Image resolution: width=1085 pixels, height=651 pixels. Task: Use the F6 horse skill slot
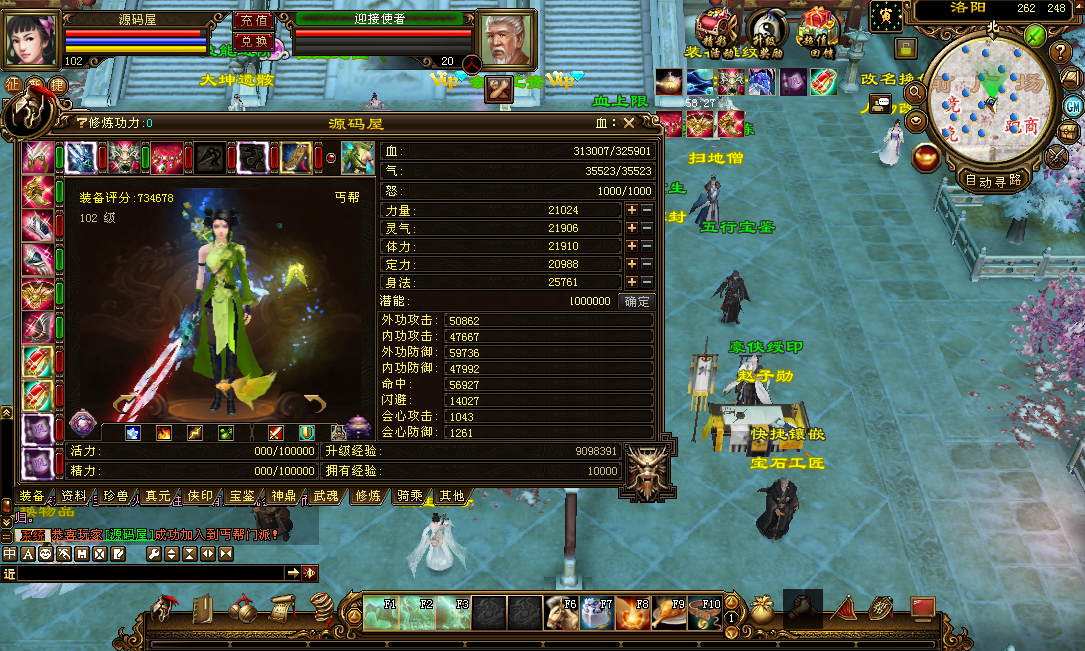[x=562, y=612]
